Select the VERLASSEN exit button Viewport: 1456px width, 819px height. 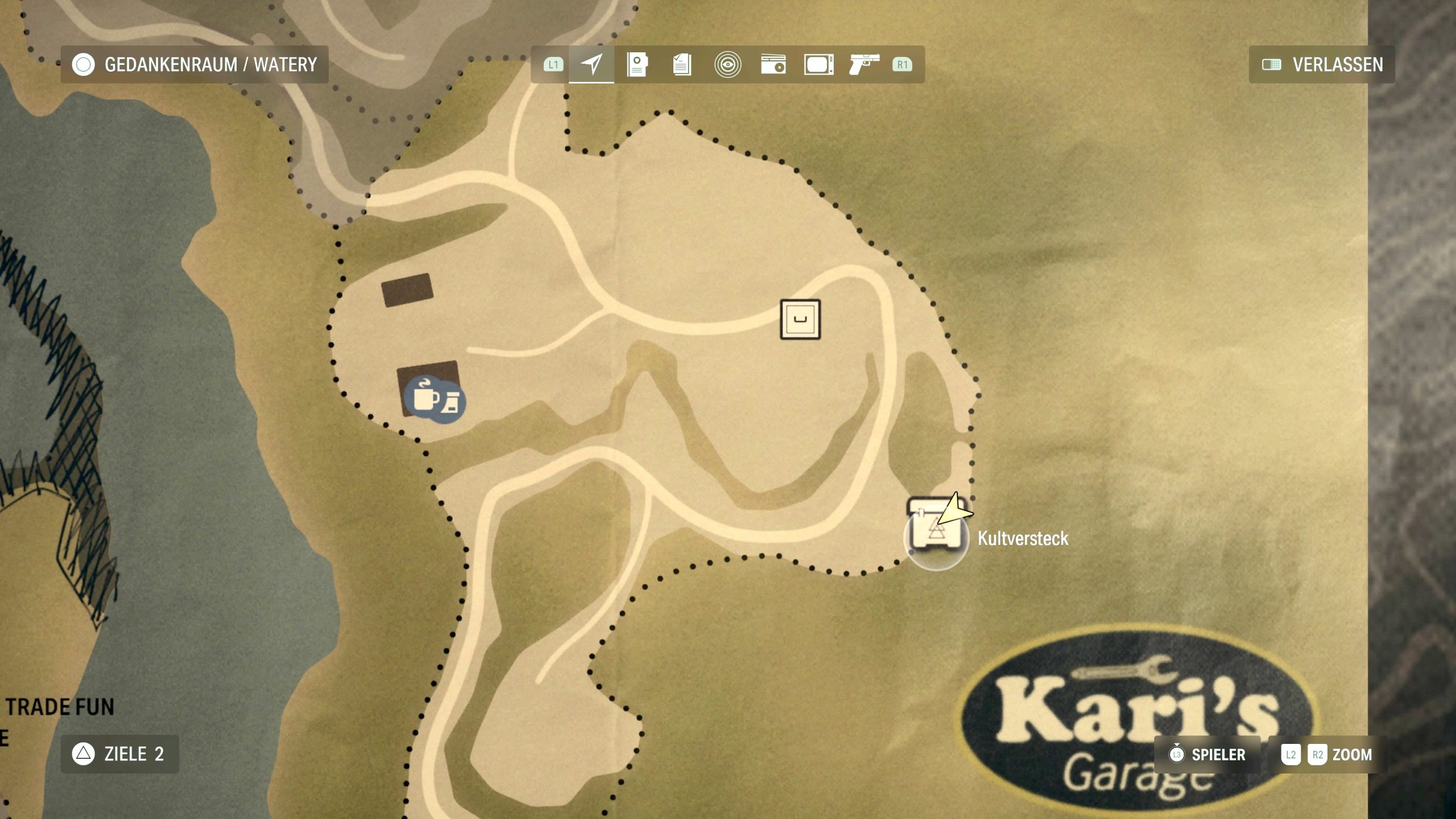pos(1322,65)
